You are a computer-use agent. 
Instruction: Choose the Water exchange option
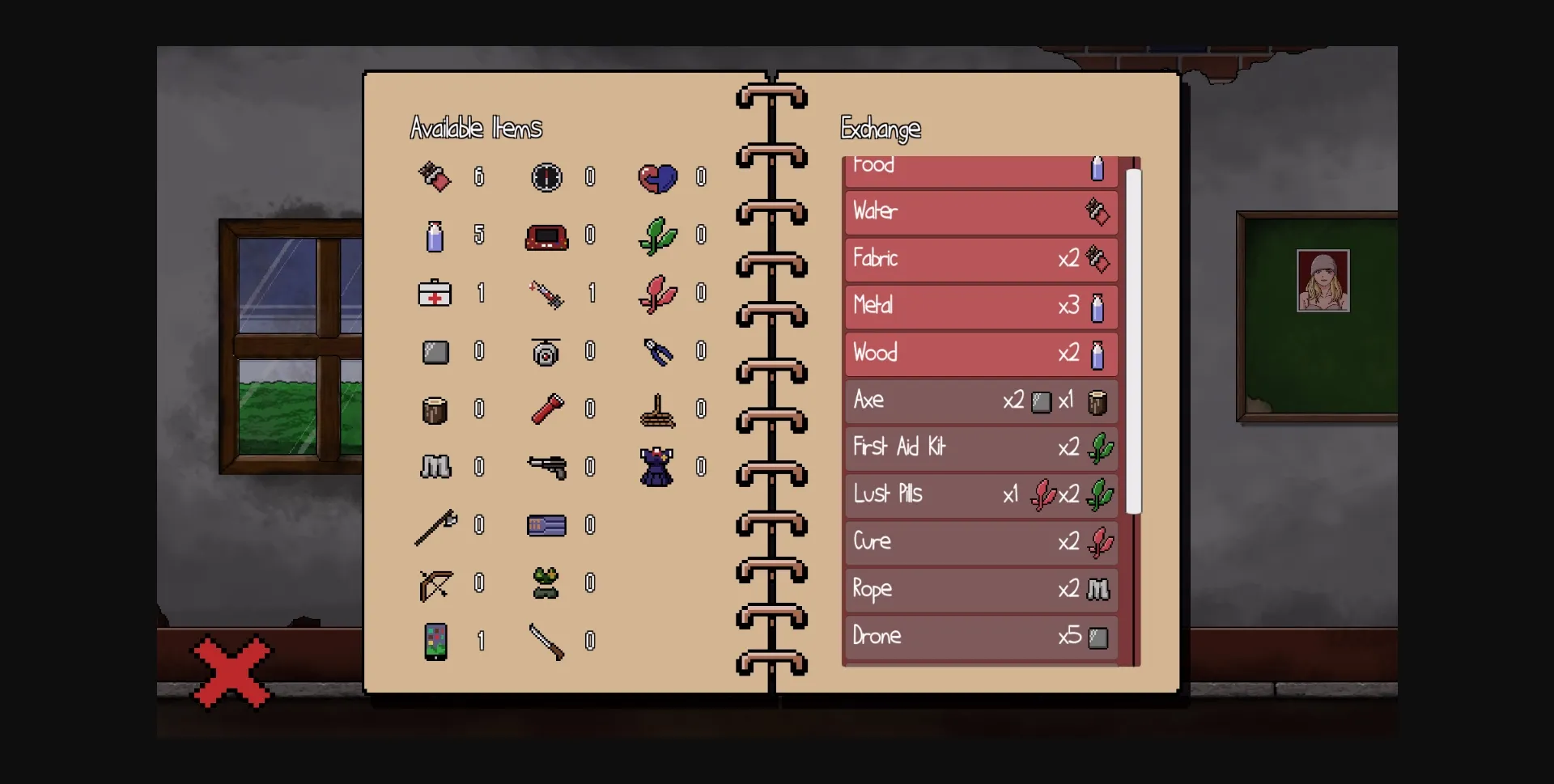980,212
